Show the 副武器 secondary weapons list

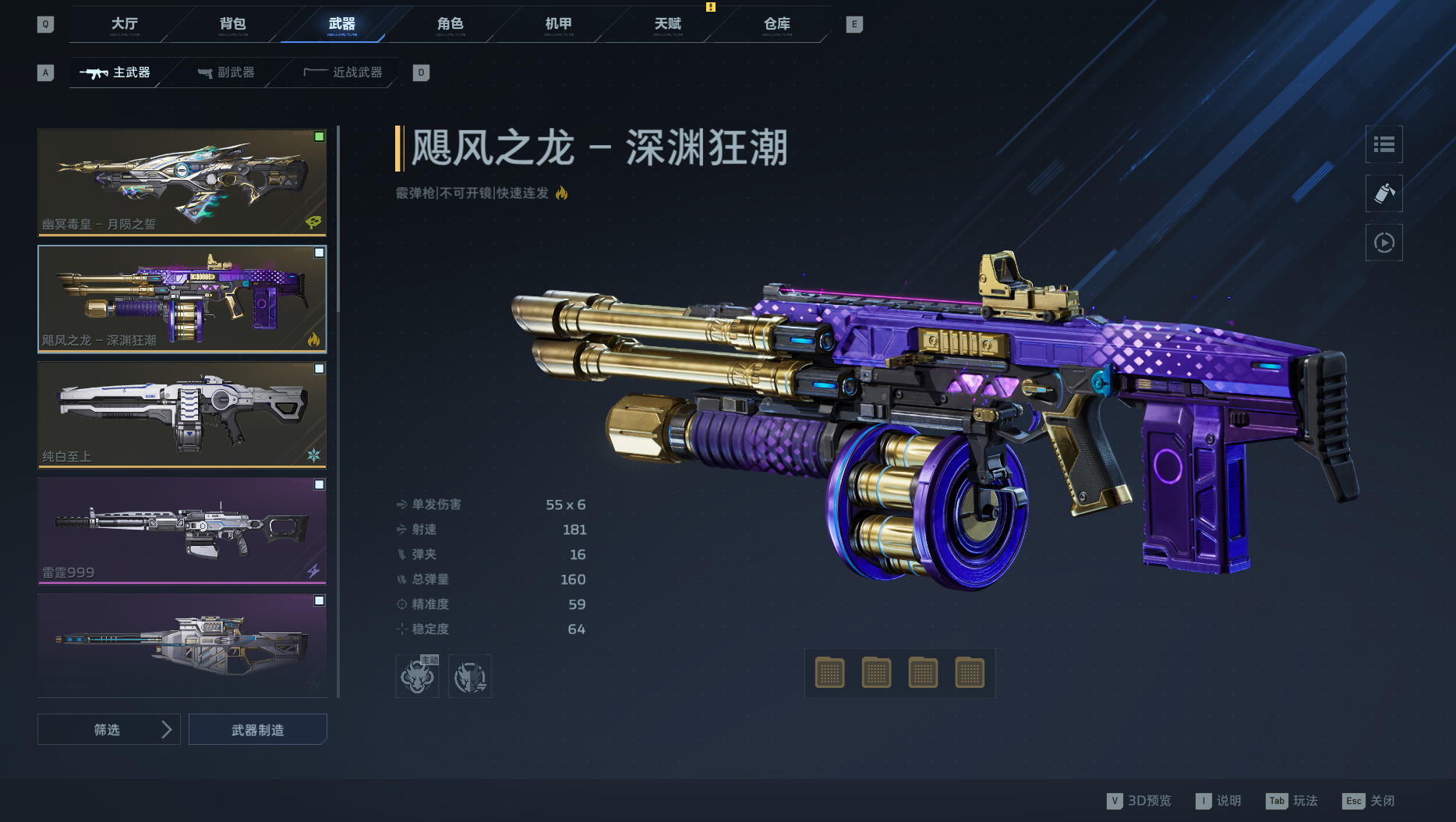pyautogui.click(x=227, y=73)
